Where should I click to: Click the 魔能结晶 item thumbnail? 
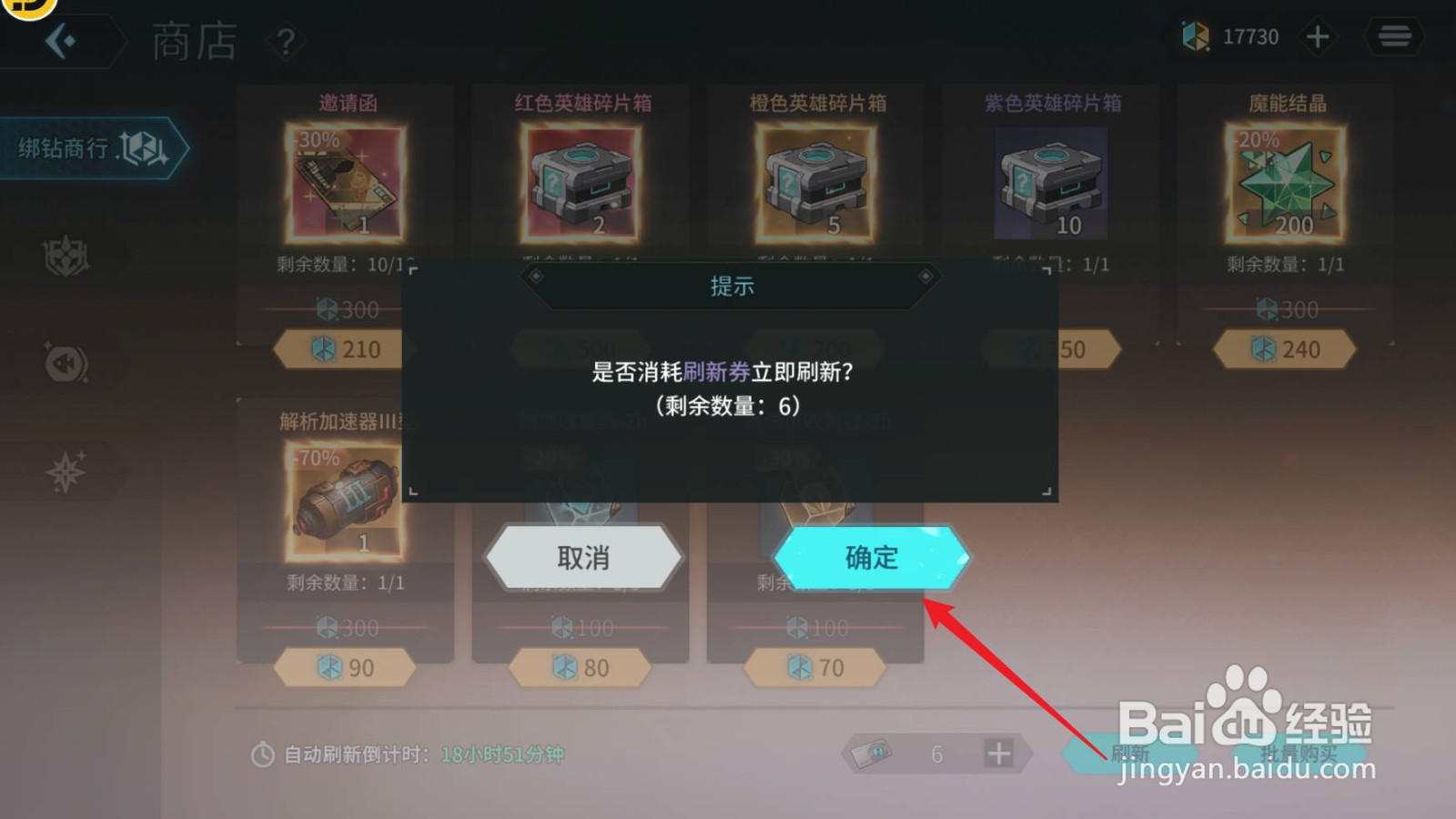[x=1287, y=182]
